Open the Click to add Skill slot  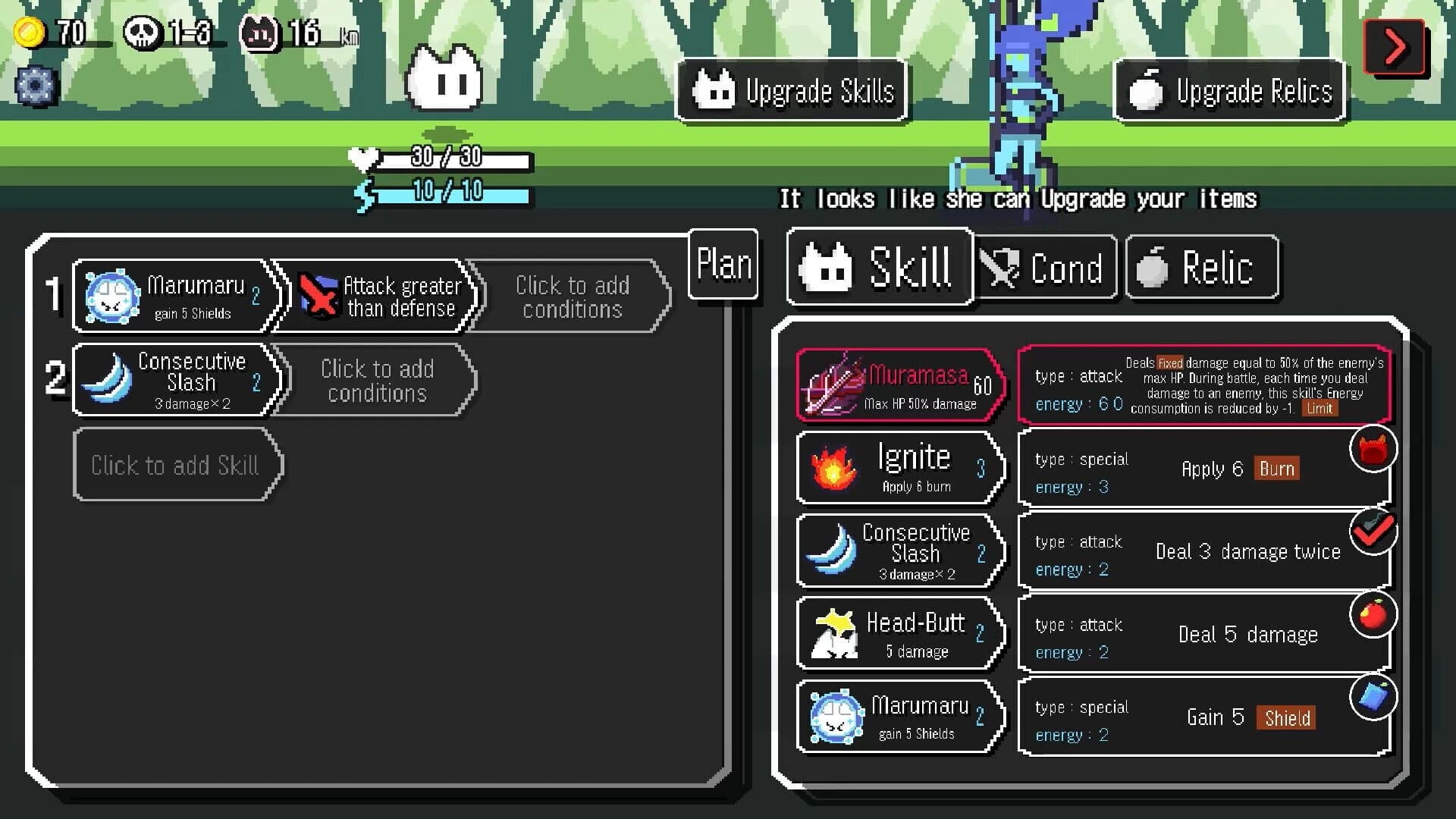click(x=177, y=465)
